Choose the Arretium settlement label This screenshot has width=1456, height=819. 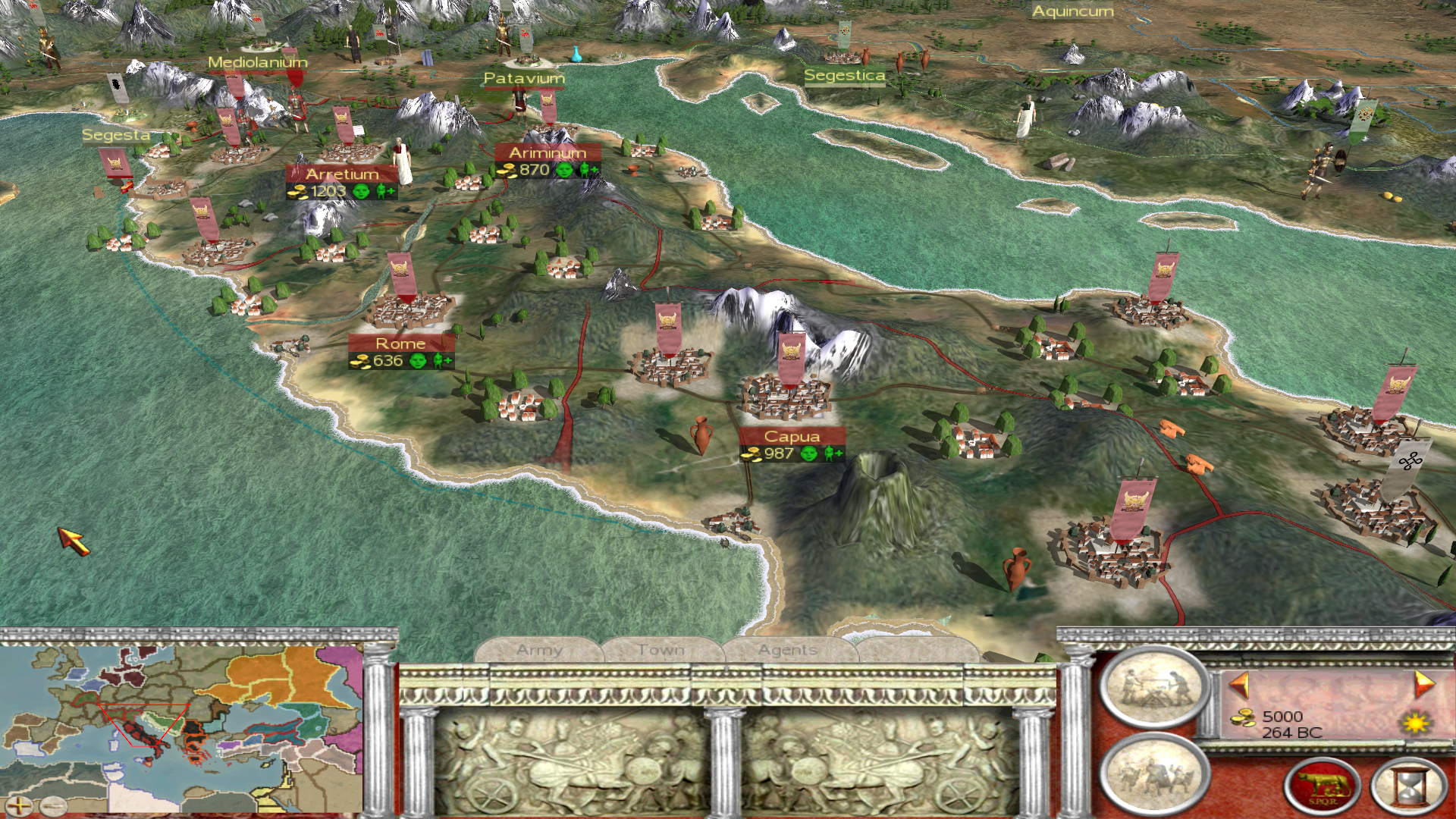[342, 174]
